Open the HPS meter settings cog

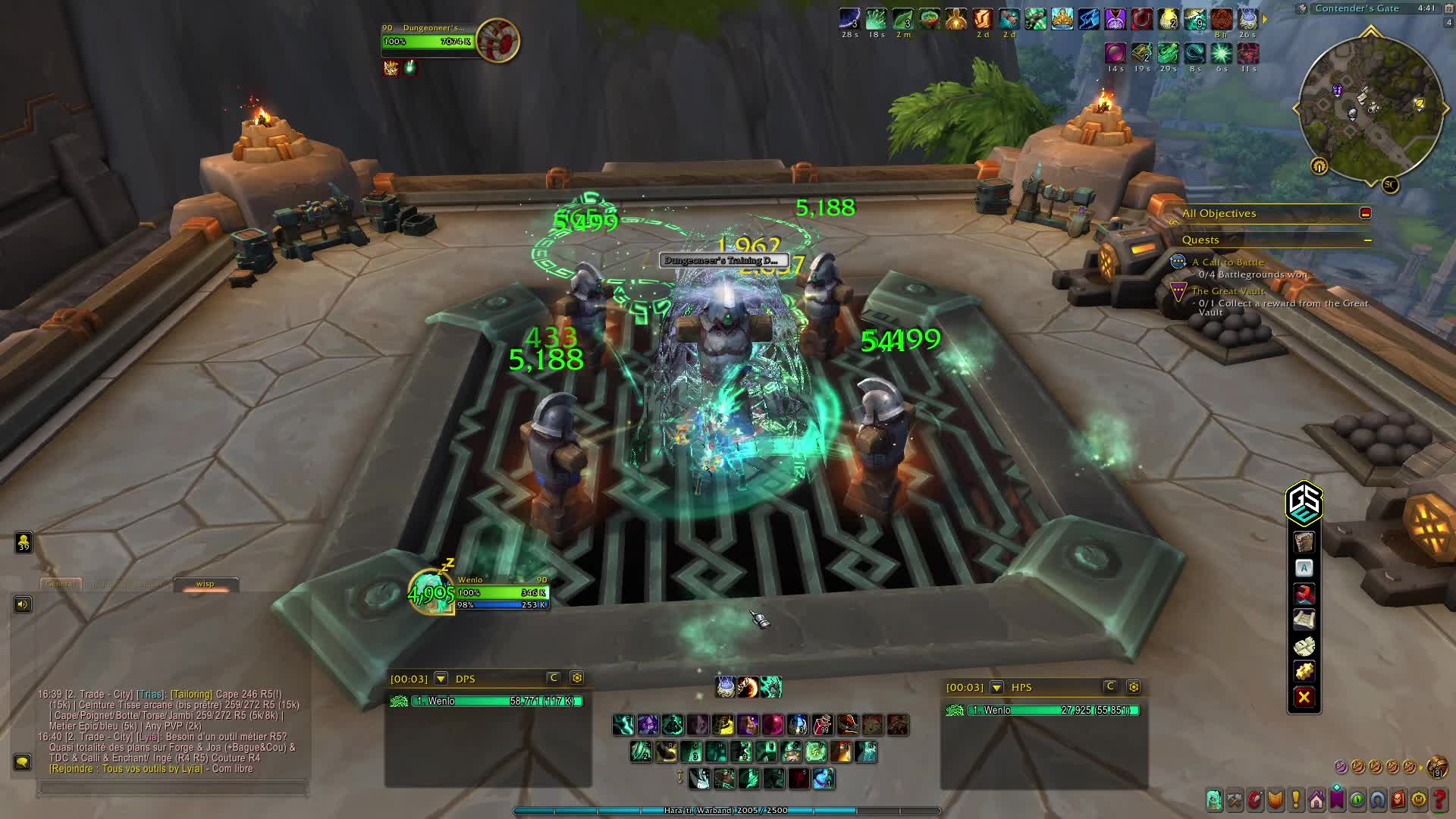[1133, 687]
